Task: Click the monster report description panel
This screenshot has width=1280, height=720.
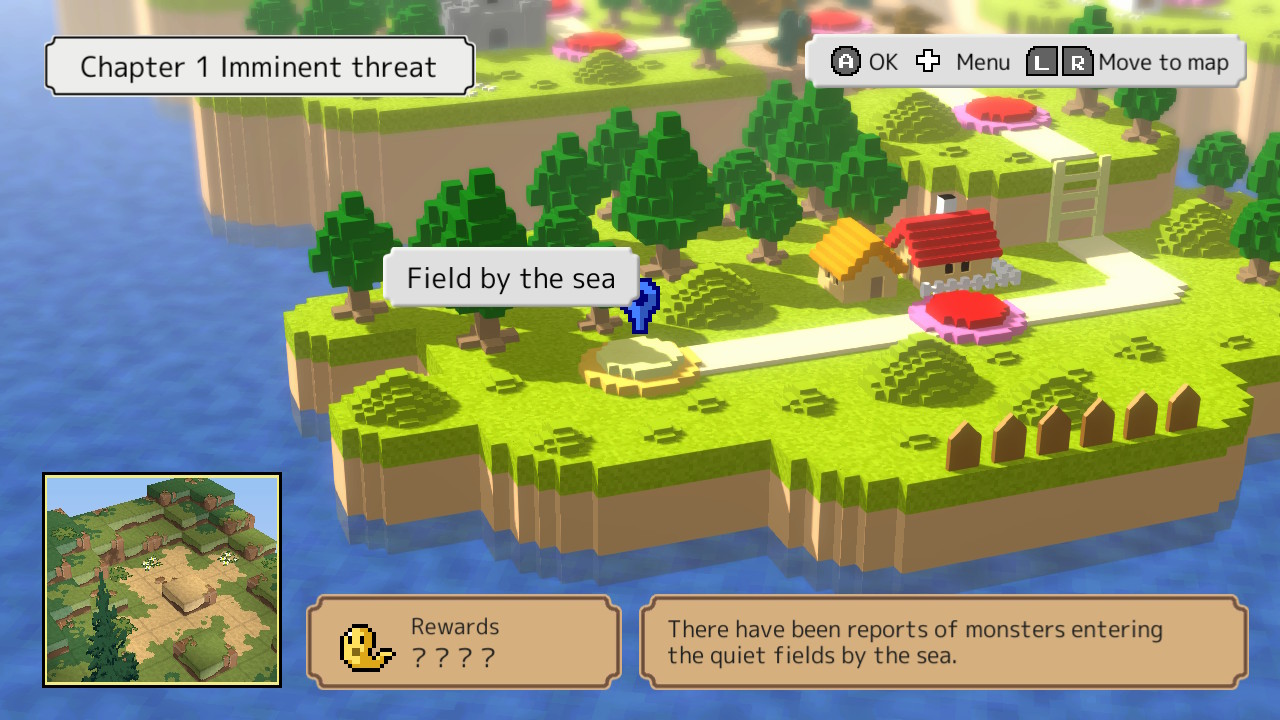Action: (940, 642)
